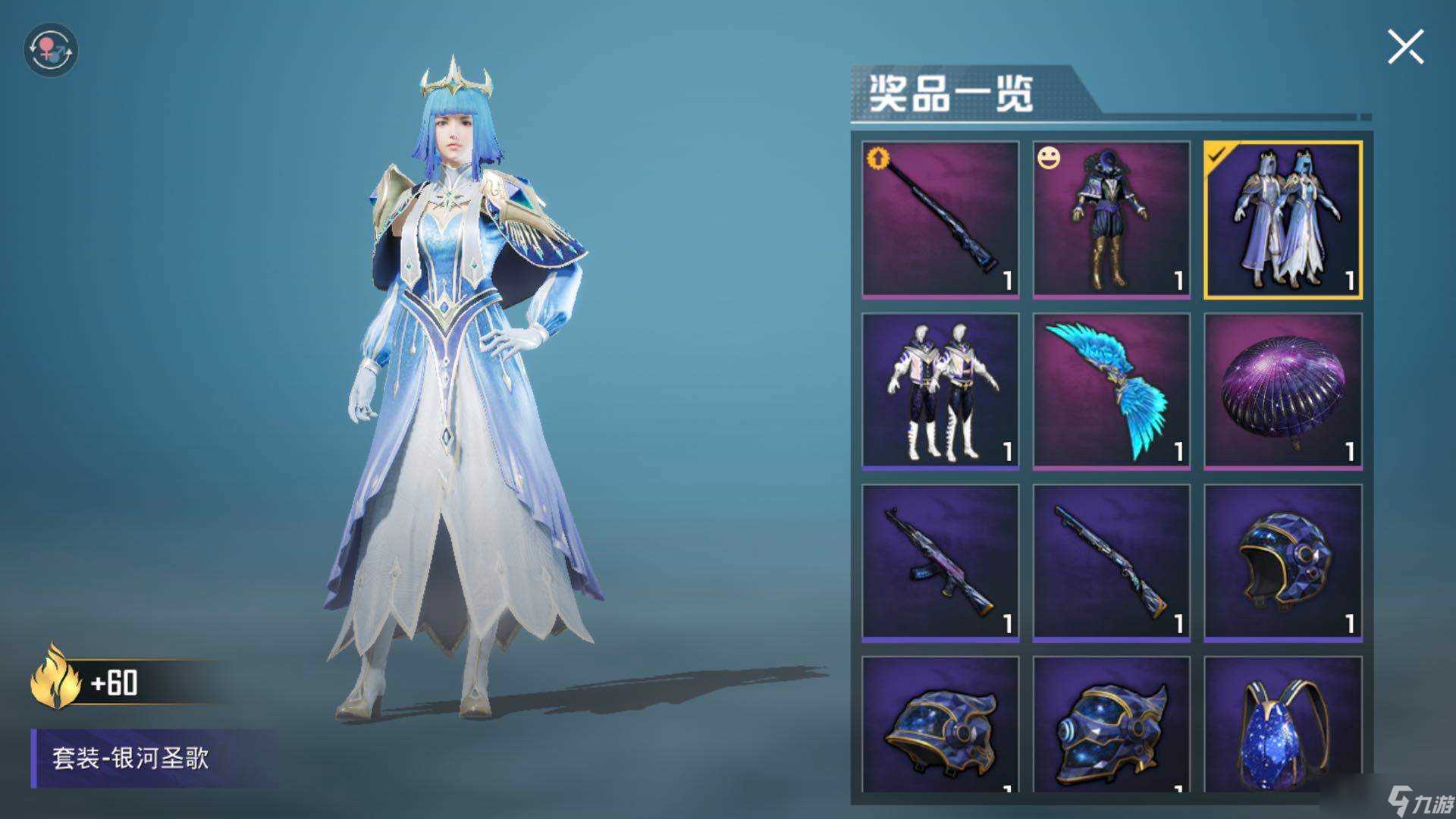Viewport: 1456px width, 819px height.
Task: Click the gender switch icon top left
Action: 51,49
